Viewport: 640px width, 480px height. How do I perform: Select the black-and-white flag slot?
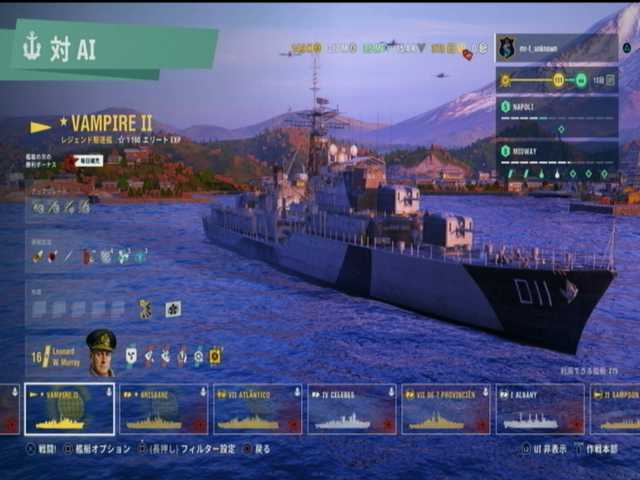click(173, 309)
